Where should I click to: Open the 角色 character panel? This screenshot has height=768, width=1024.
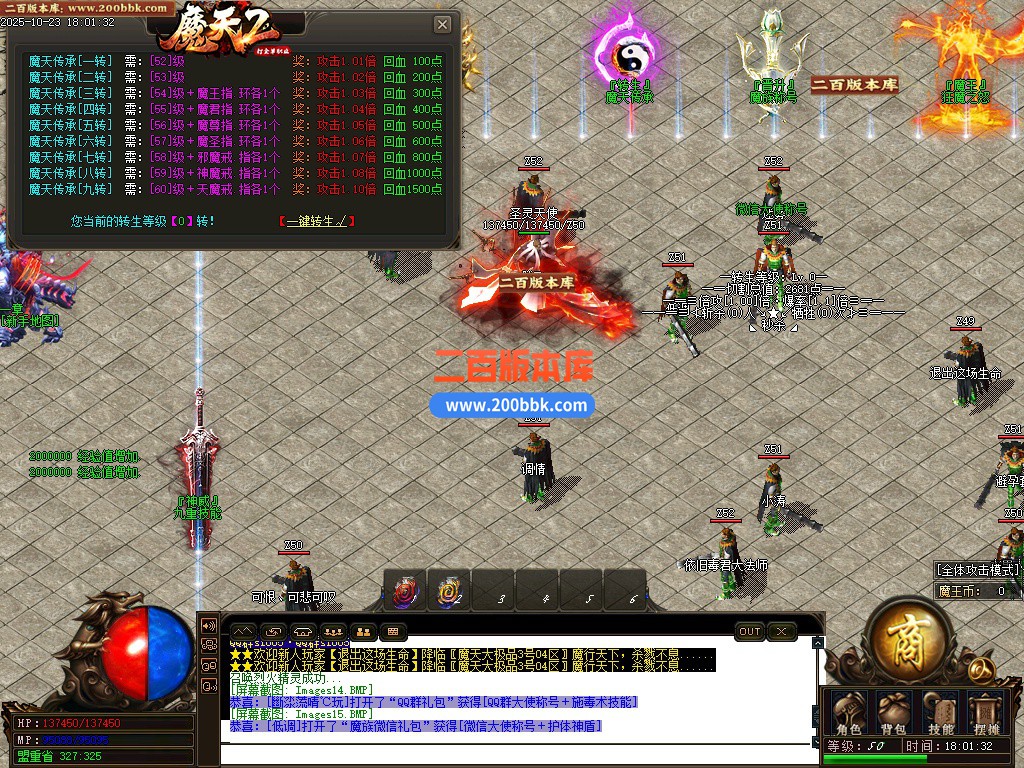point(848,712)
